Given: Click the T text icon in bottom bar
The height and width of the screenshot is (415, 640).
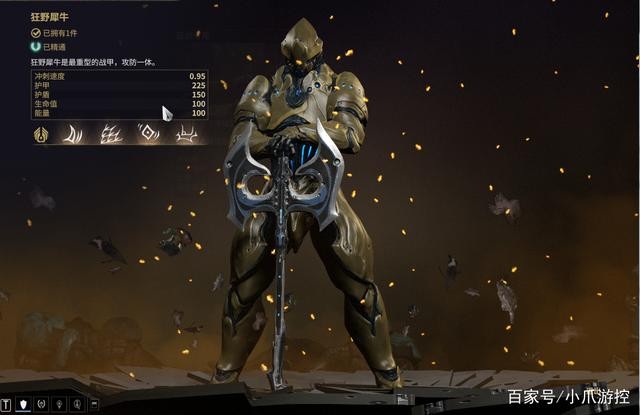Looking at the screenshot, I should (x=7, y=404).
